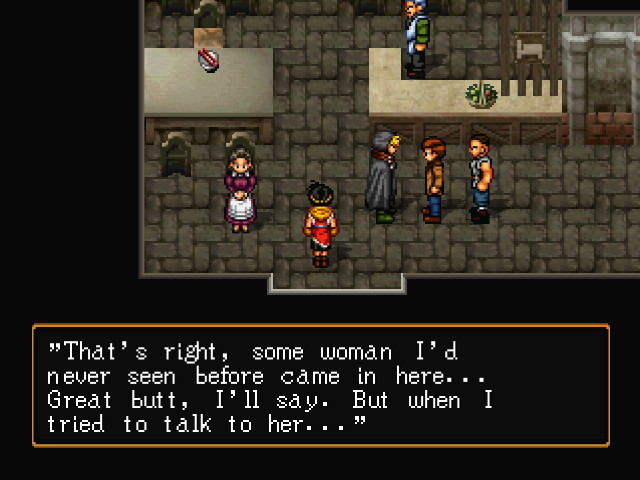640x480 pixels.
Task: Click the dialogue box to continue conversation
Action: (320, 385)
